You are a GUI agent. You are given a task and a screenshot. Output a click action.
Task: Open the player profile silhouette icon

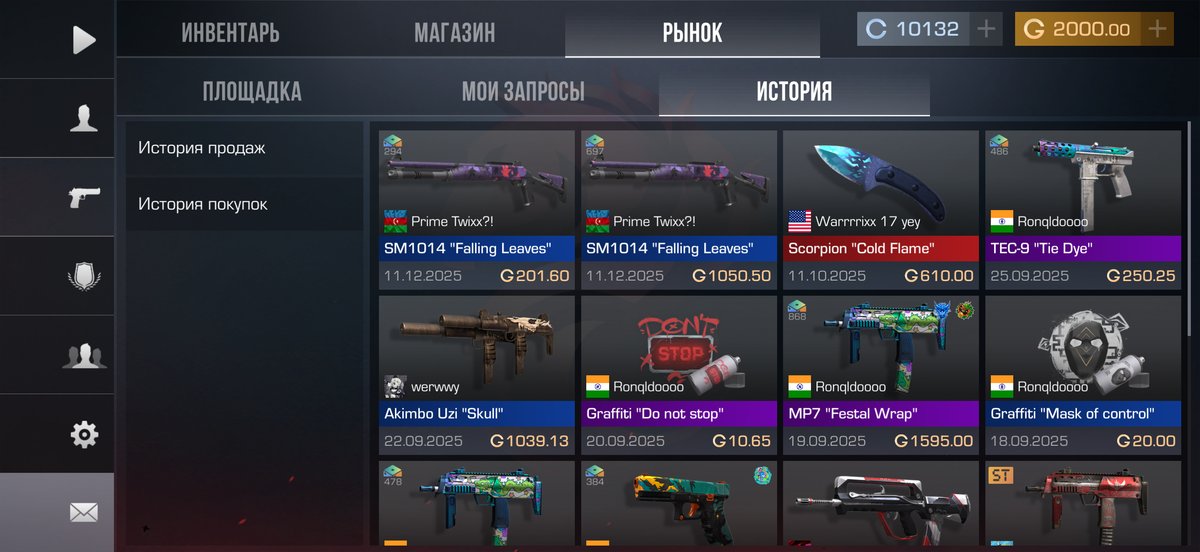pos(84,118)
